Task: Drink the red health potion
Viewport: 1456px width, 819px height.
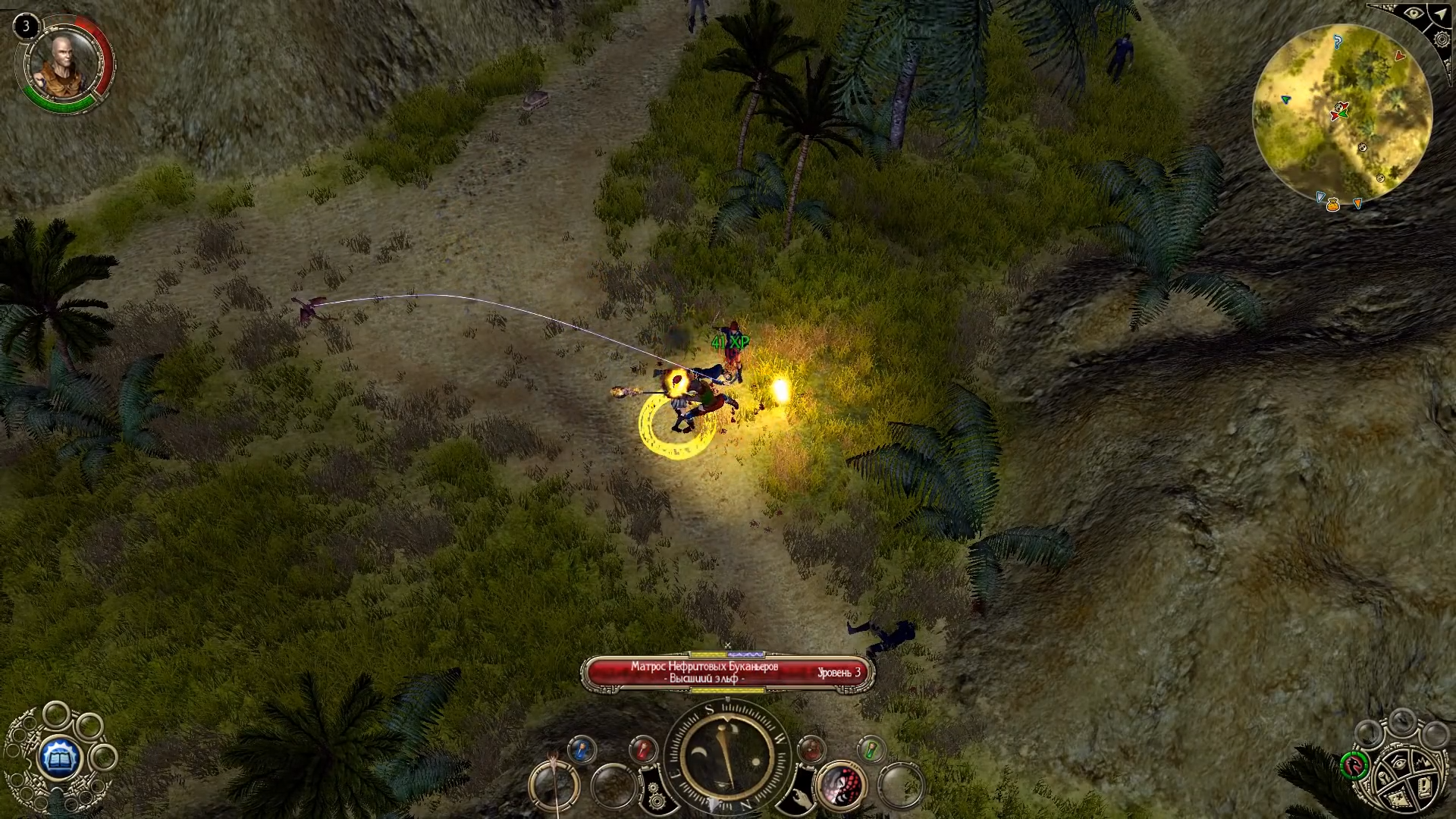Action: click(643, 749)
